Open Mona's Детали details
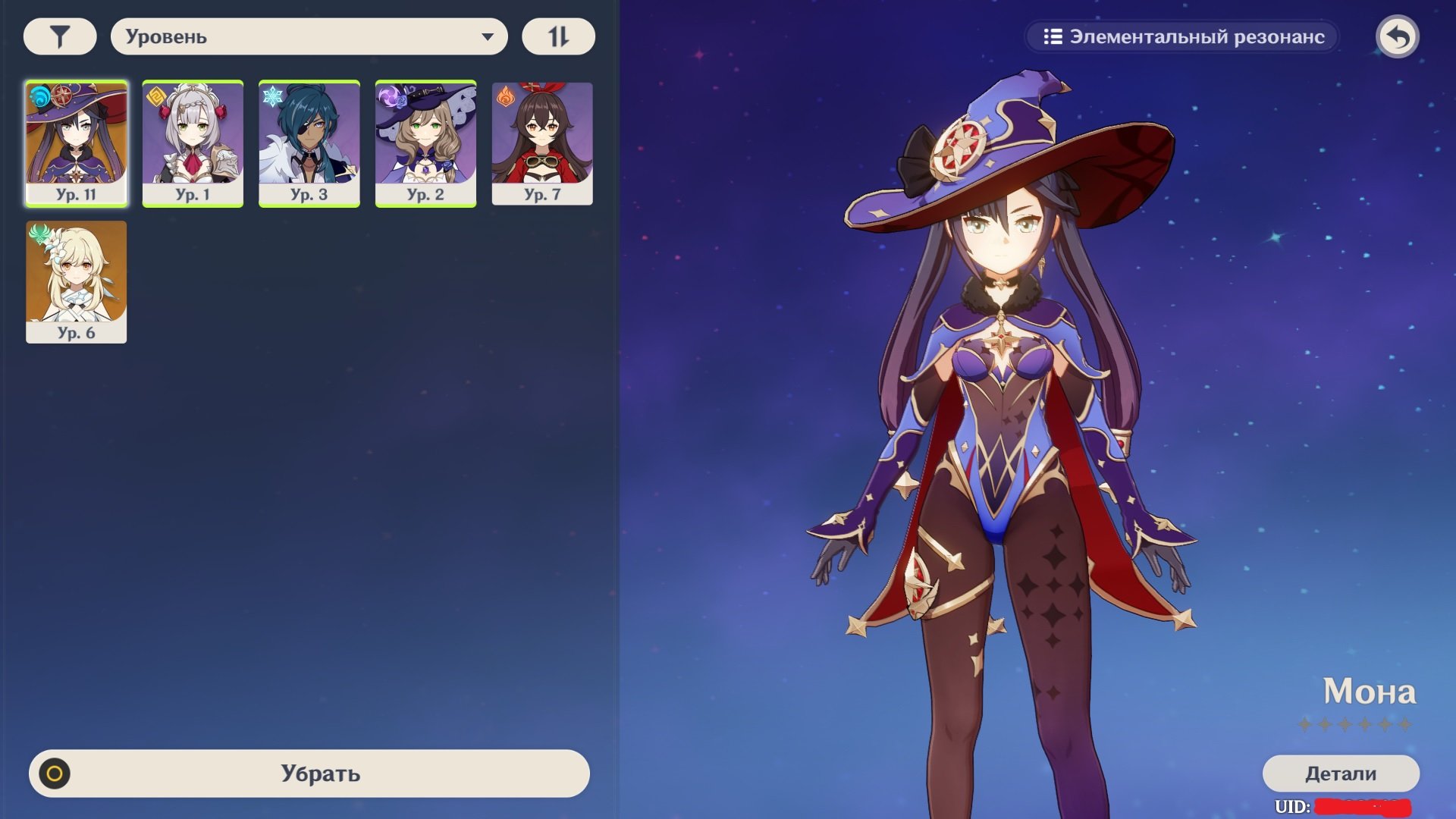This screenshot has width=1456, height=819. click(x=1340, y=773)
